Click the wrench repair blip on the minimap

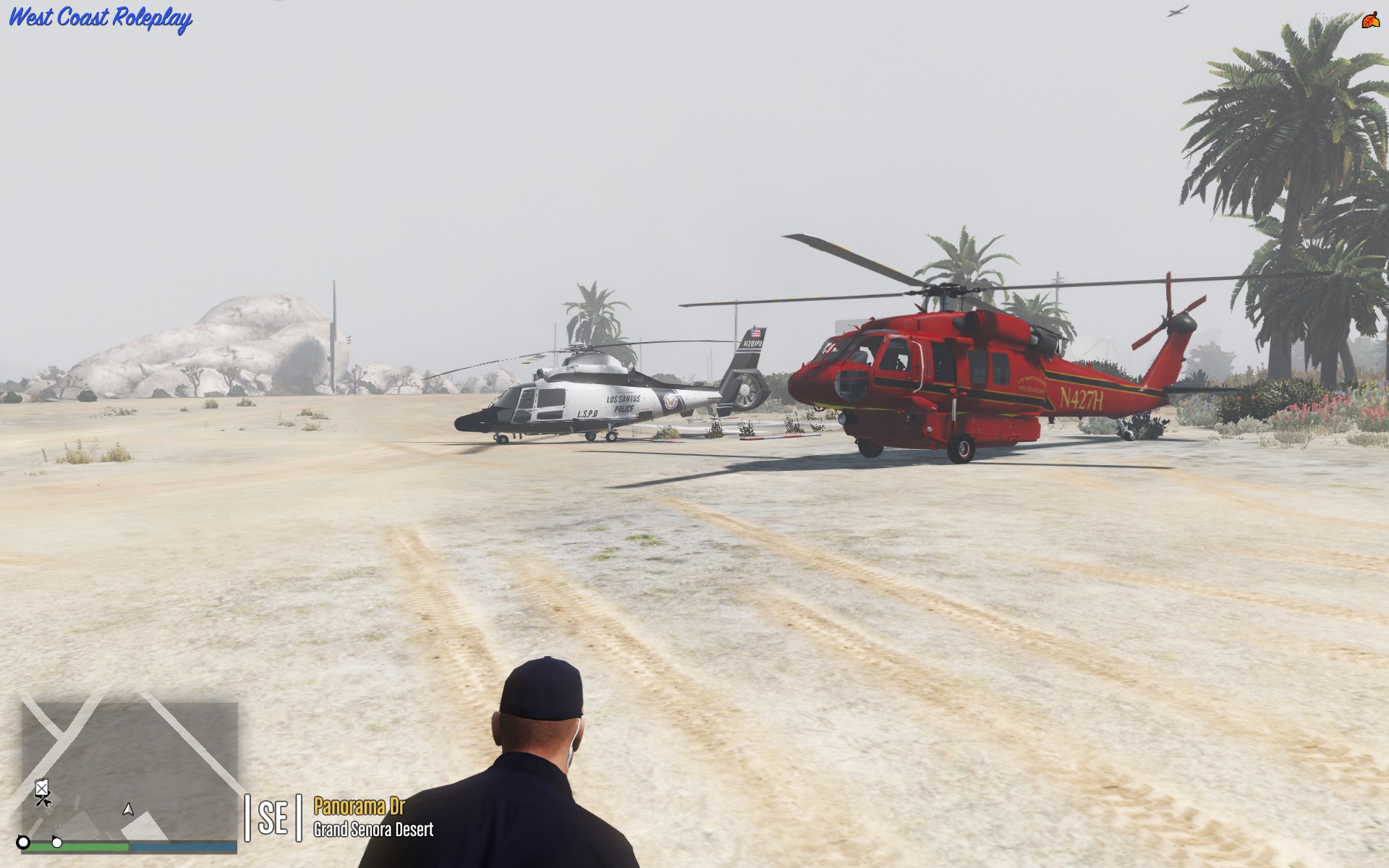(46, 804)
